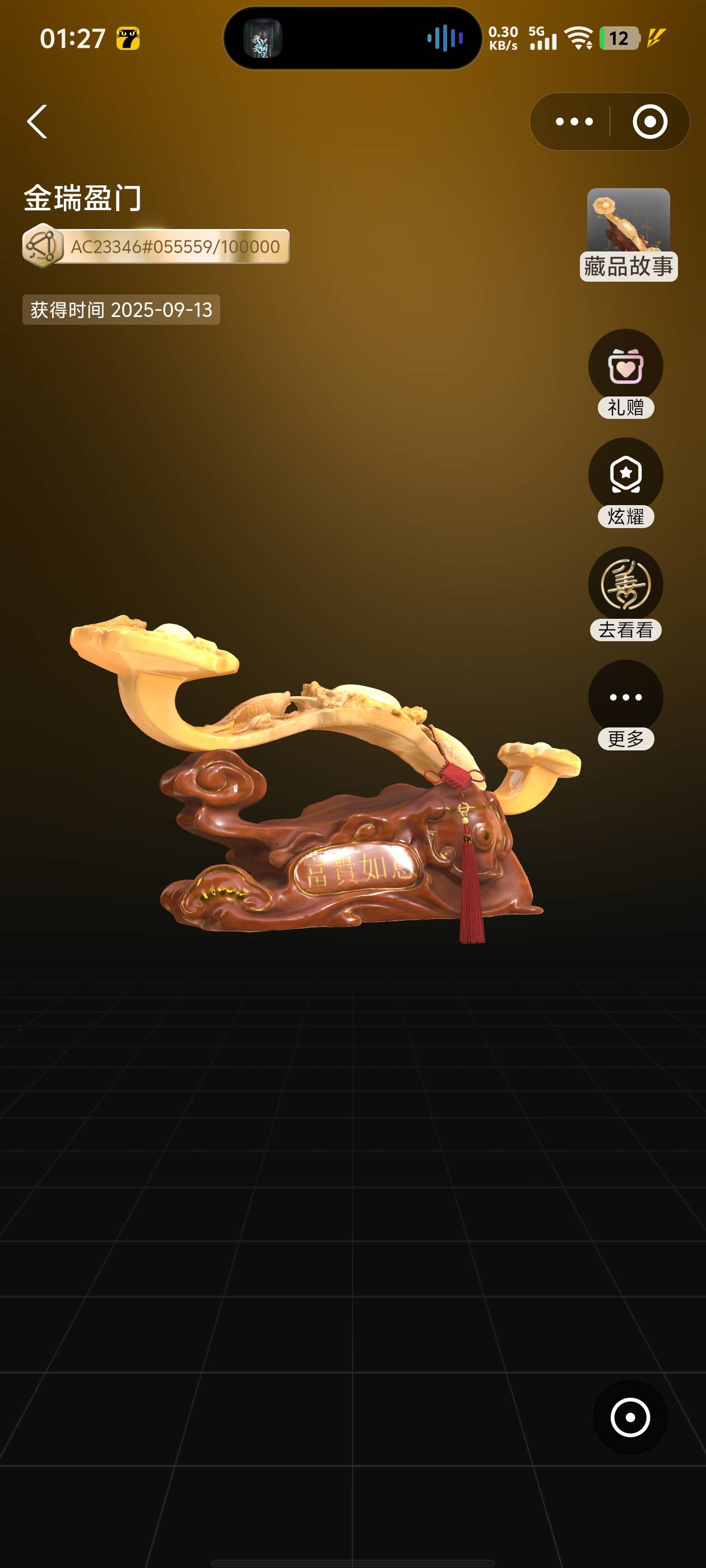The height and width of the screenshot is (1568, 706).
Task: Open the 炫耀 show-off option
Action: 625,482
